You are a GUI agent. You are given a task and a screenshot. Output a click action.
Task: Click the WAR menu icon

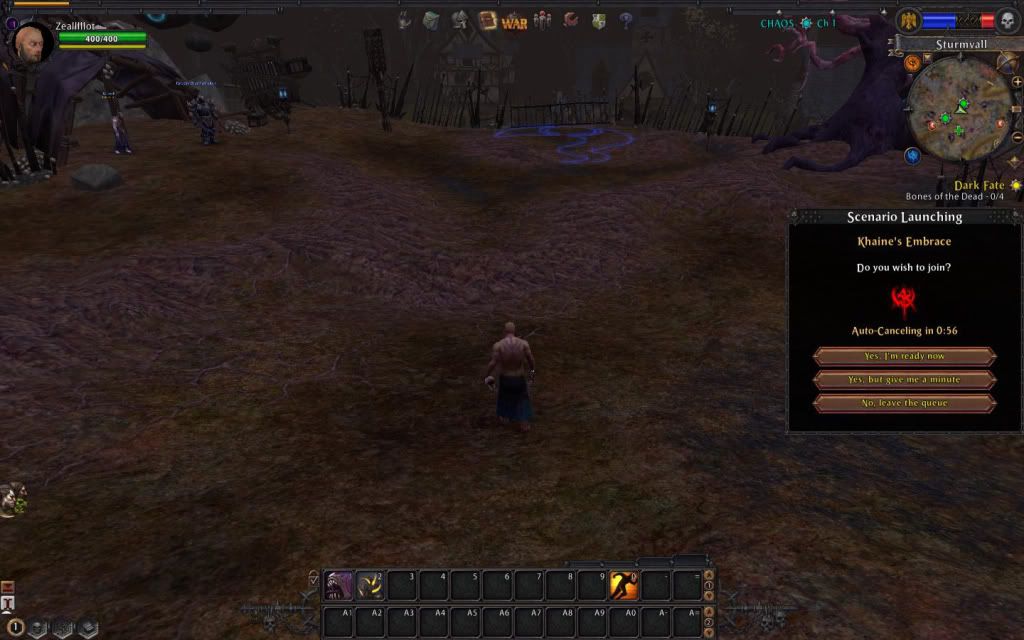(514, 22)
